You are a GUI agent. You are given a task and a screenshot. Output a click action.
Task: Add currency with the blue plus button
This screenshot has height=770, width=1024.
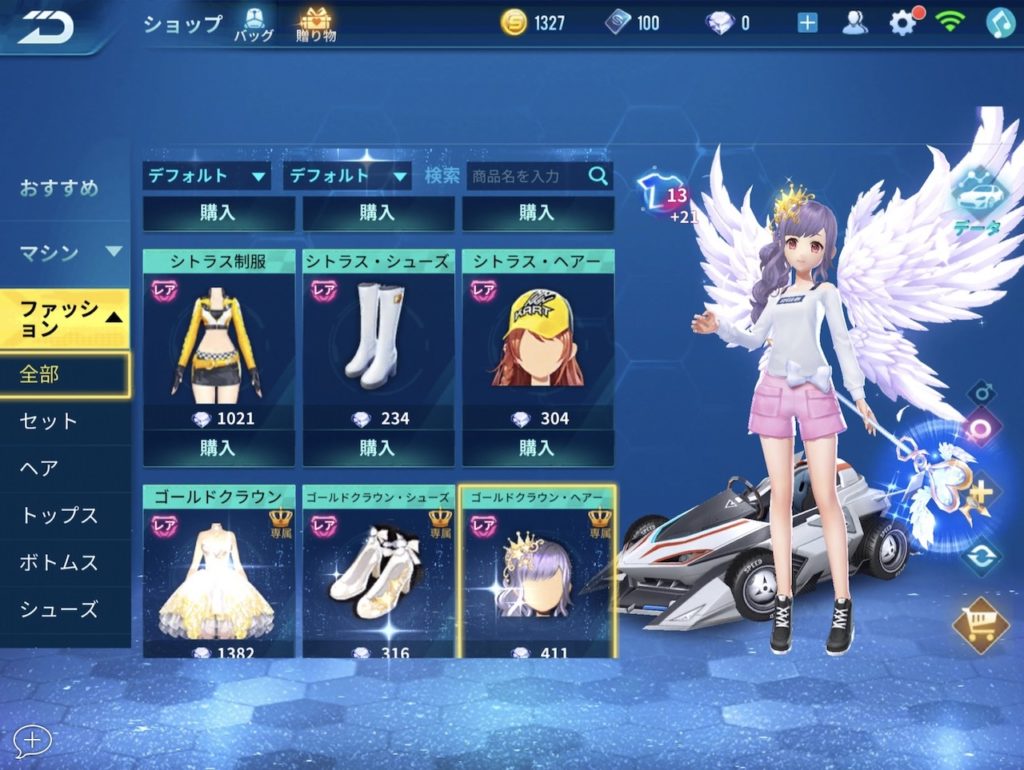(808, 23)
